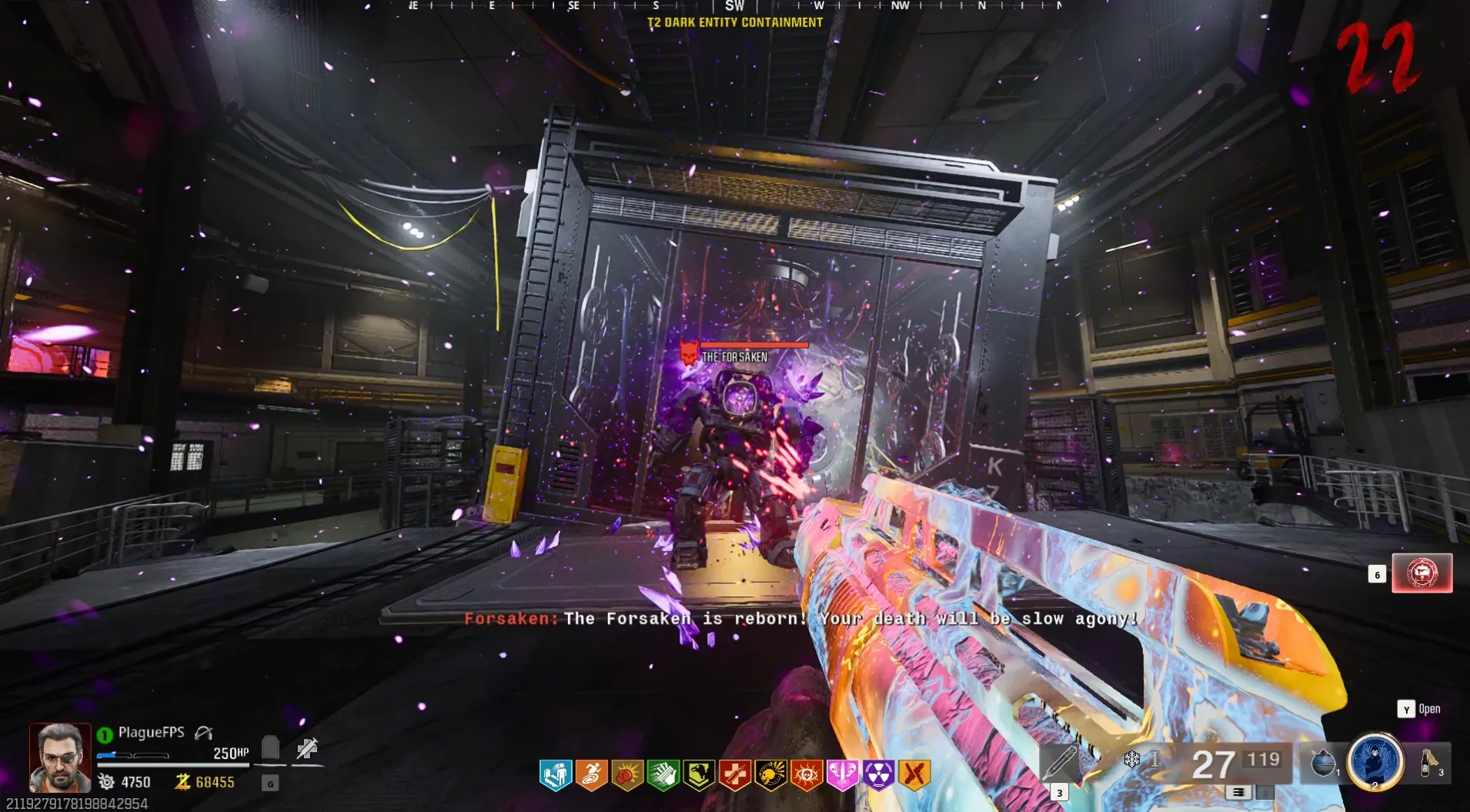Click the crossed pistols Double Tap perk
Image resolution: width=1470 pixels, height=812 pixels.
[914, 775]
